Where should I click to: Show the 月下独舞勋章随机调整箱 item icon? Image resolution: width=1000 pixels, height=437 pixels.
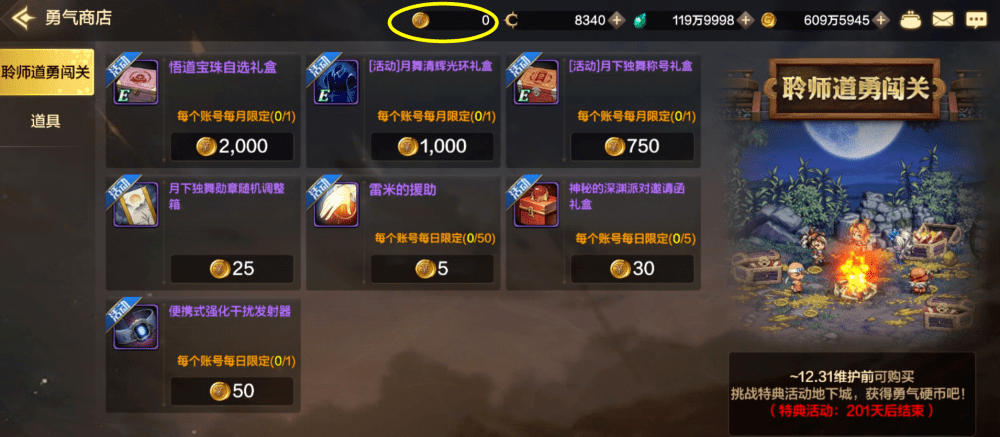(137, 205)
